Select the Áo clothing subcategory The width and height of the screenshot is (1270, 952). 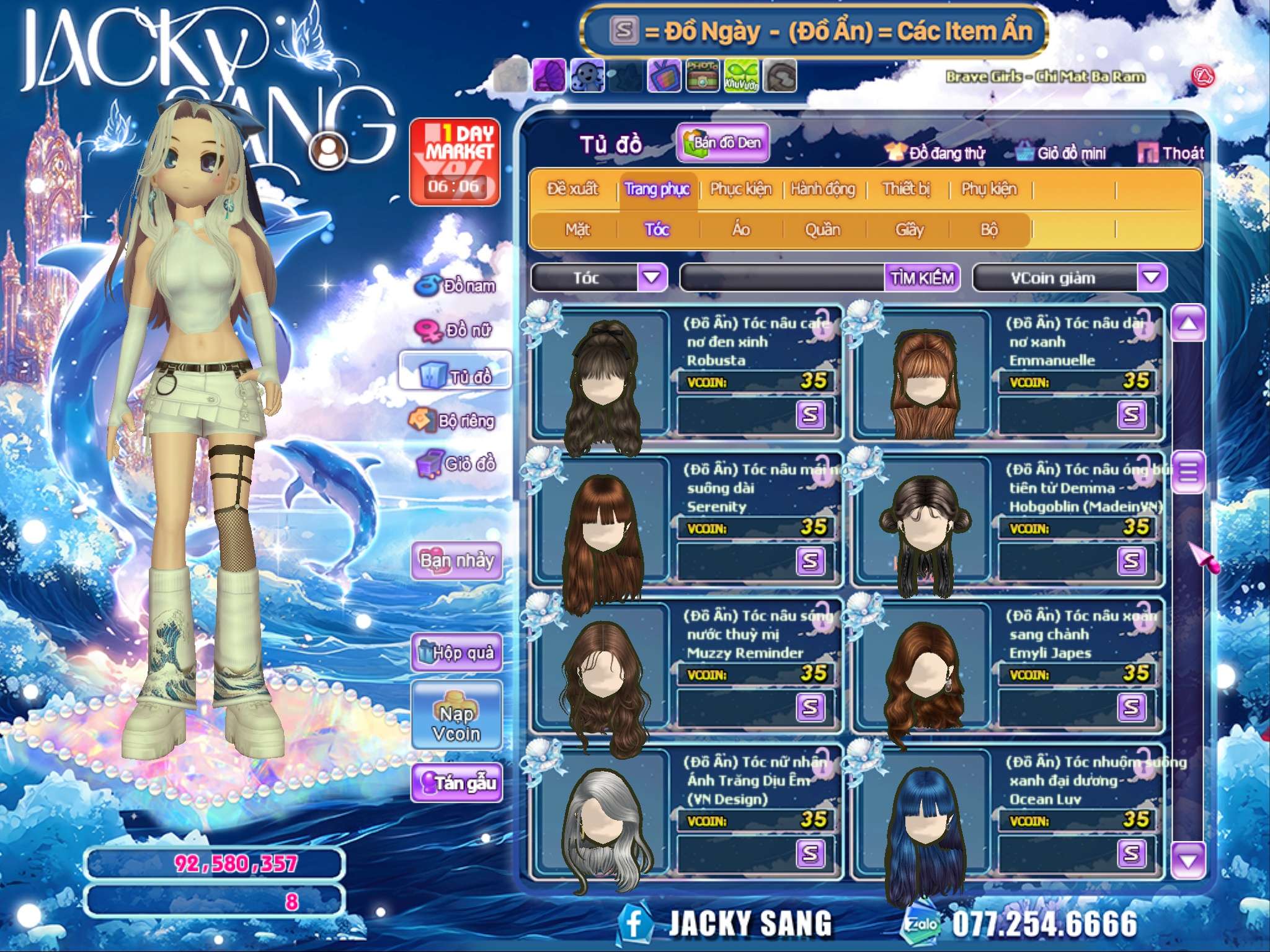(x=740, y=230)
